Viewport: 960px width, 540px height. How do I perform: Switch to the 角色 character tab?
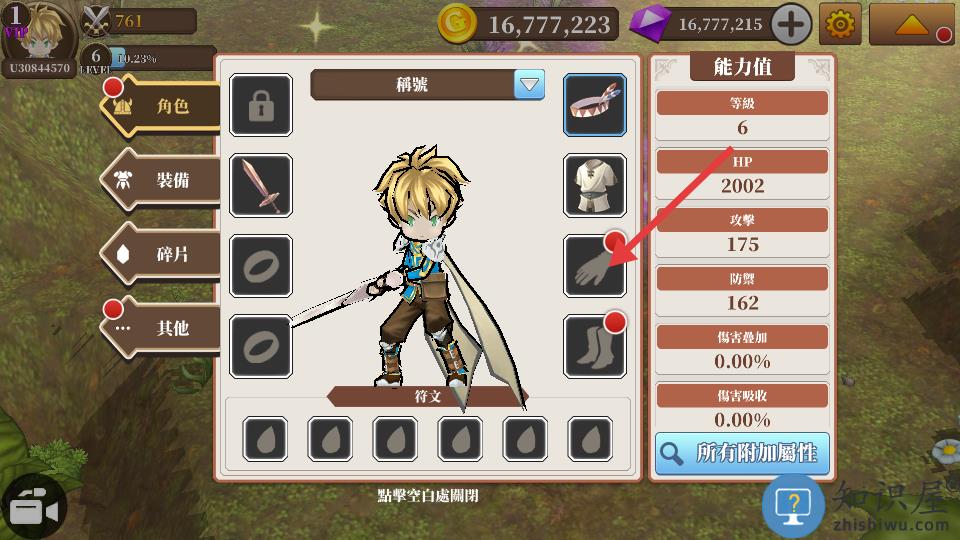(x=162, y=106)
